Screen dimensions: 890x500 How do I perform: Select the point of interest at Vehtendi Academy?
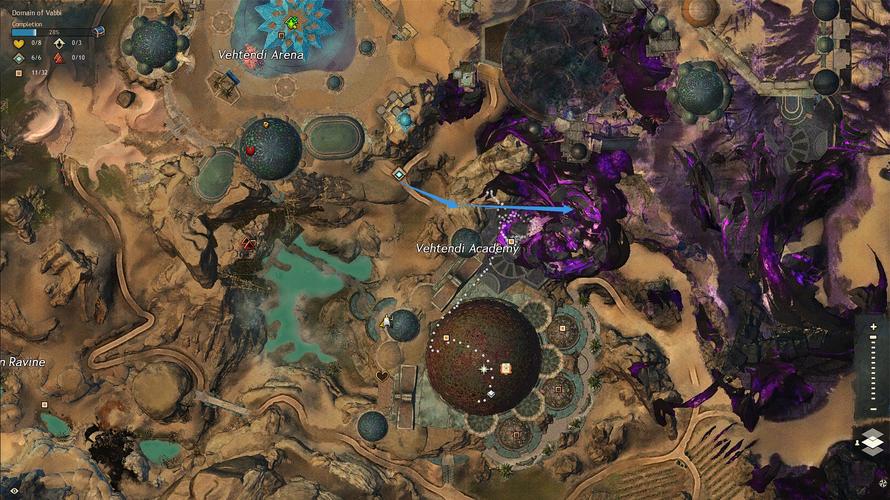(512, 241)
